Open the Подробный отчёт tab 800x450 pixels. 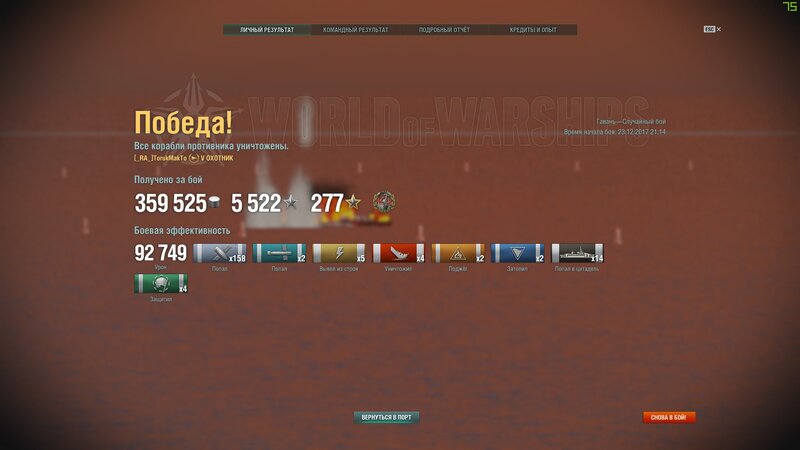click(444, 30)
